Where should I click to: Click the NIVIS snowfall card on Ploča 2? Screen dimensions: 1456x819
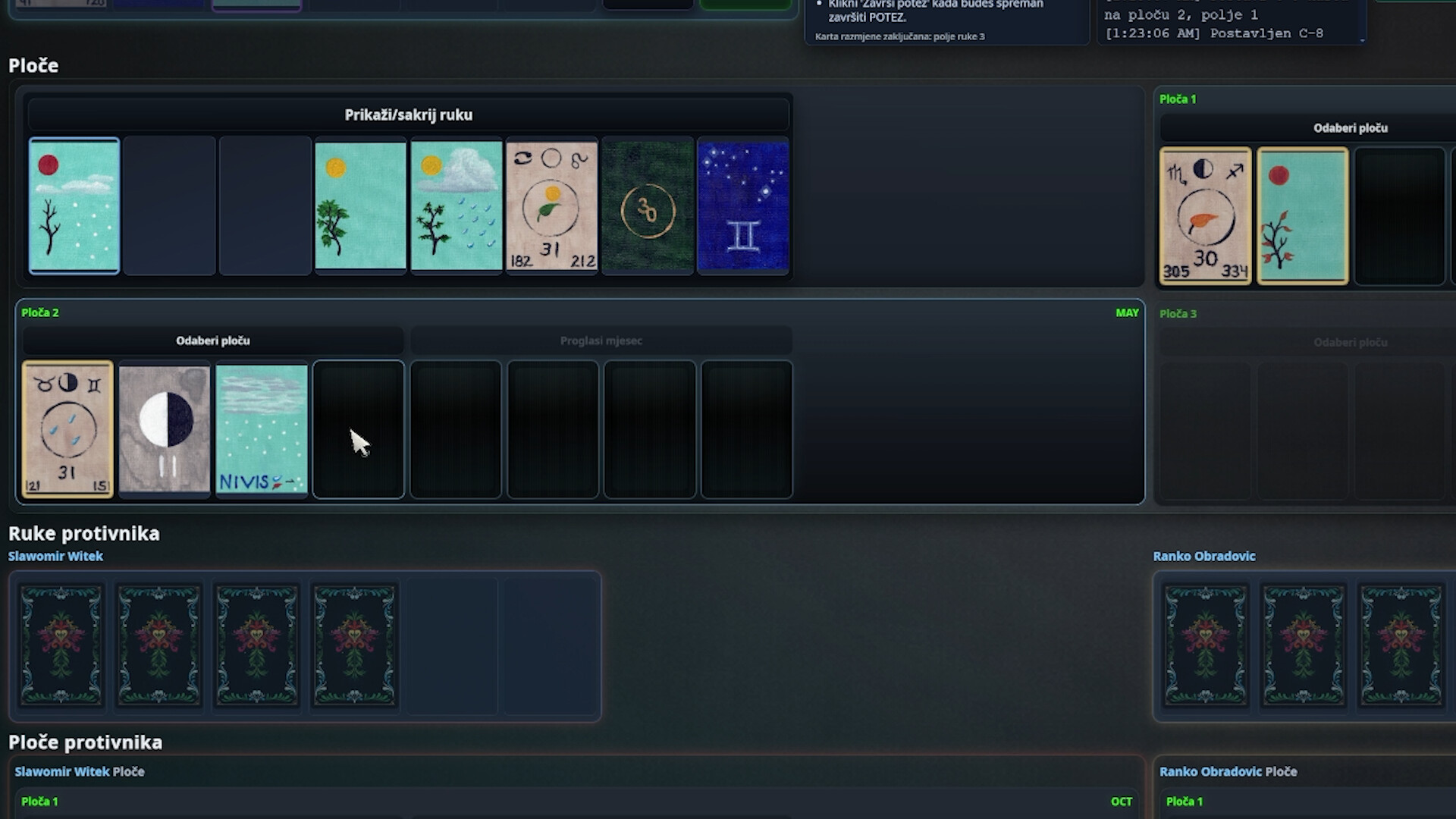coord(262,430)
